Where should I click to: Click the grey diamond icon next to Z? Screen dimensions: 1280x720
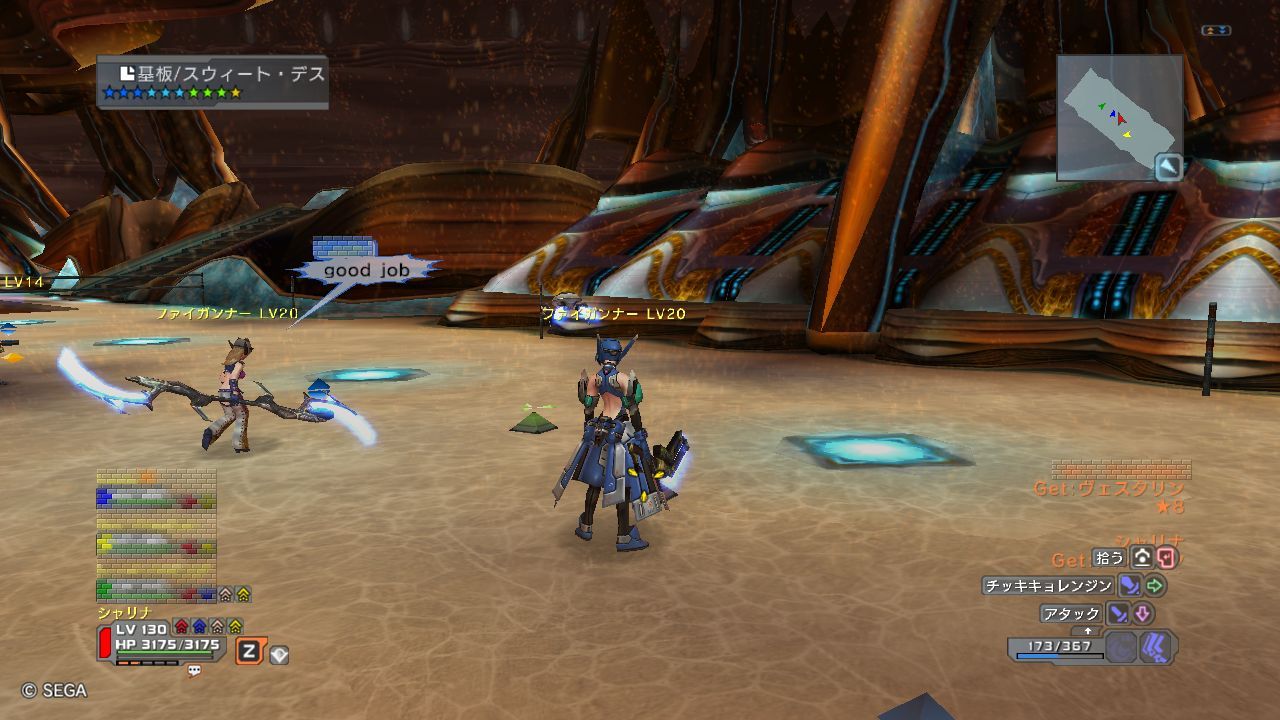(279, 655)
